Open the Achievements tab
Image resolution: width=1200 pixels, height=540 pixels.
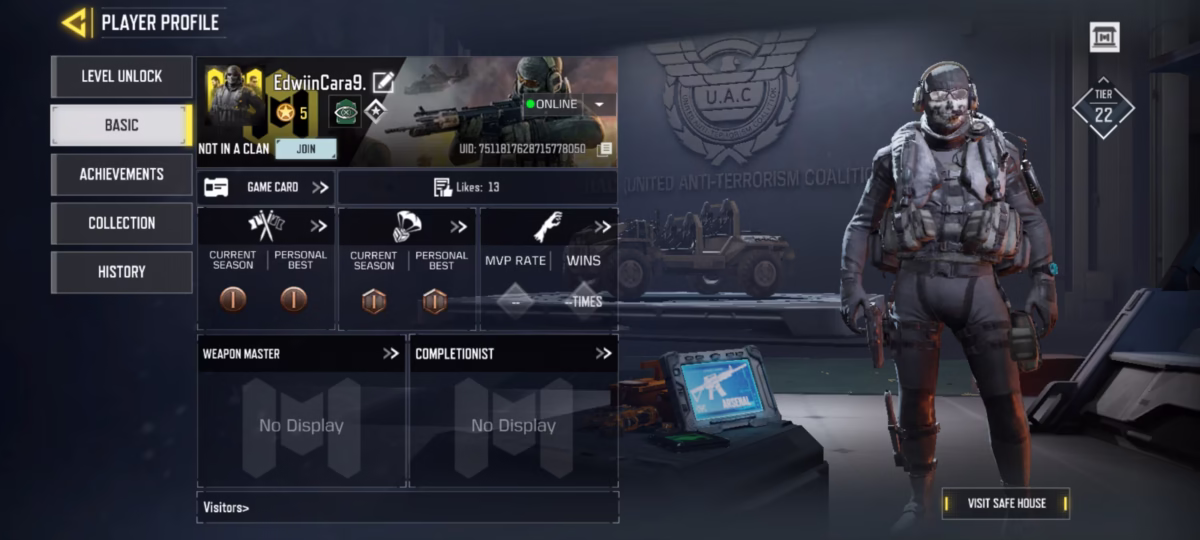pos(121,174)
